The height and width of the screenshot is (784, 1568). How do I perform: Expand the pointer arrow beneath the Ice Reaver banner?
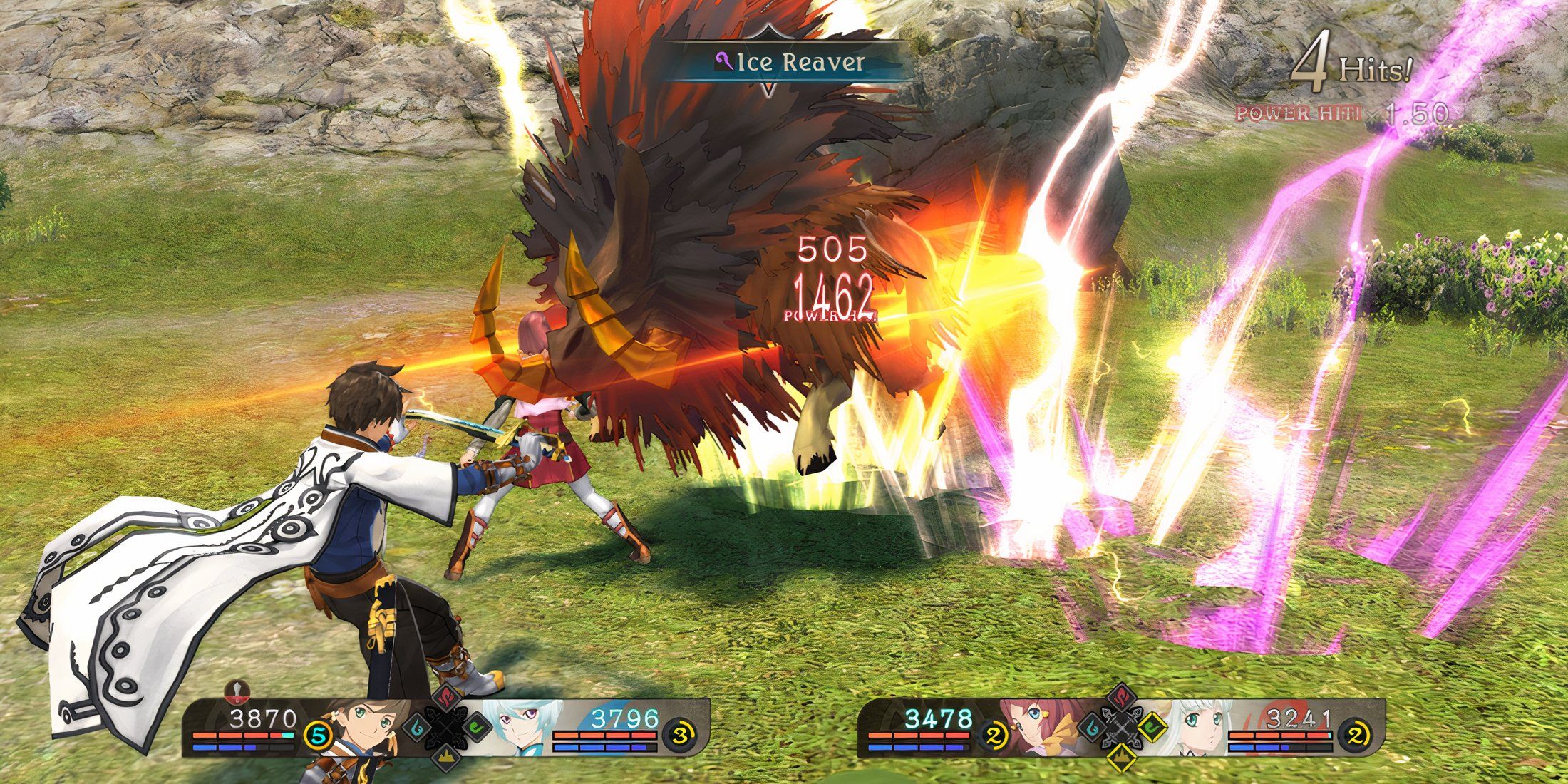tap(768, 89)
